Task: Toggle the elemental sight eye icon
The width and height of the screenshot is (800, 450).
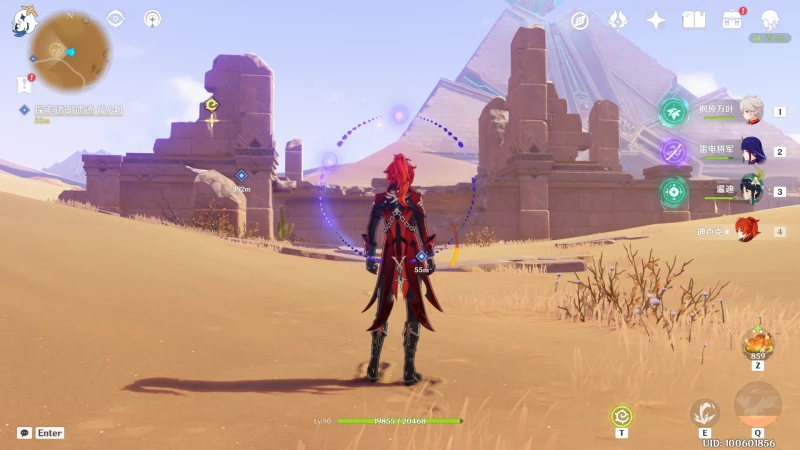Action: tap(116, 19)
